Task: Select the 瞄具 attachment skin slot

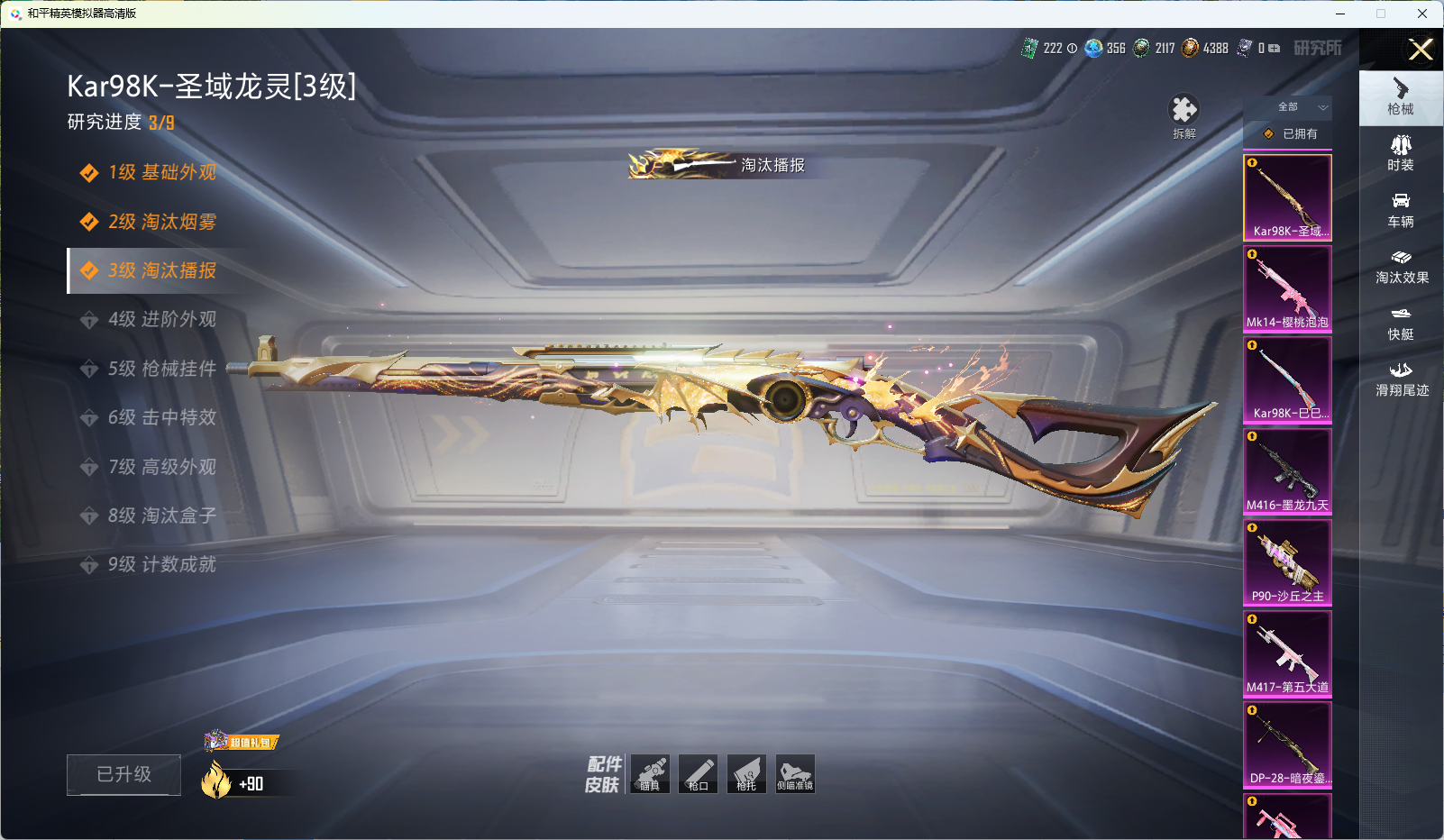Action: click(x=650, y=774)
